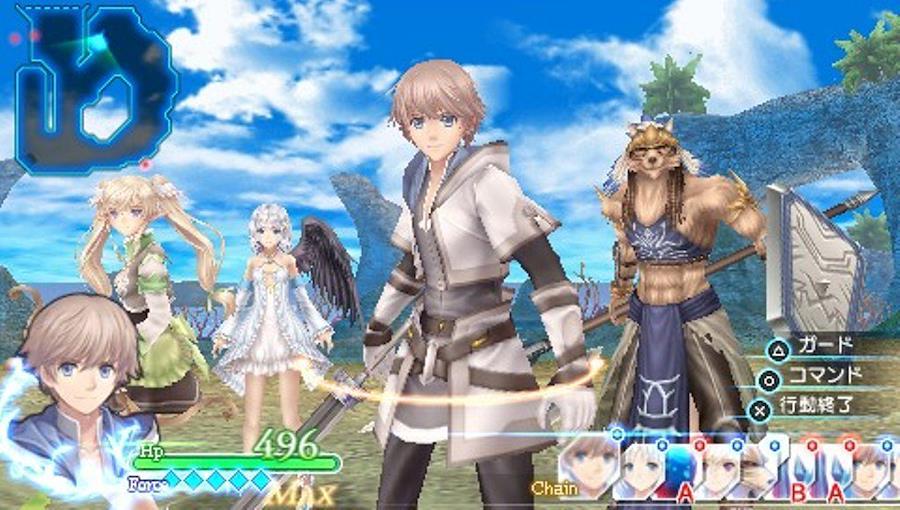Choose the beast warrior's turn order portrait

757,468
